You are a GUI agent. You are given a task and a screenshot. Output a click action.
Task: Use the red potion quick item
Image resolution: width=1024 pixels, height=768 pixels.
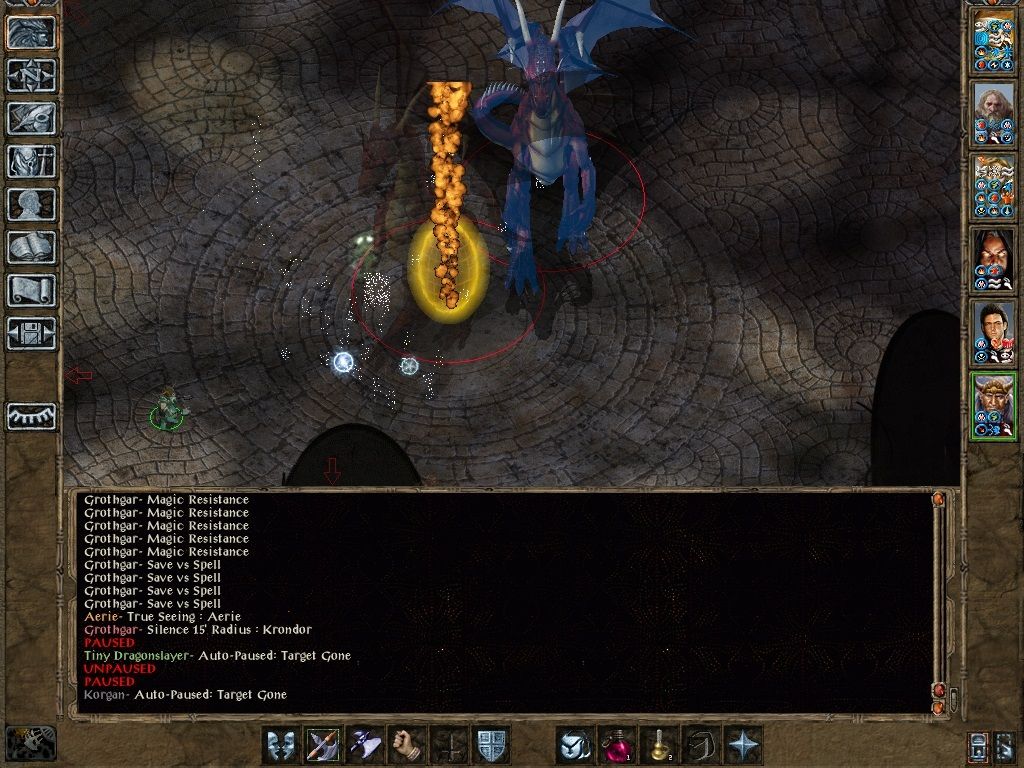(x=617, y=746)
